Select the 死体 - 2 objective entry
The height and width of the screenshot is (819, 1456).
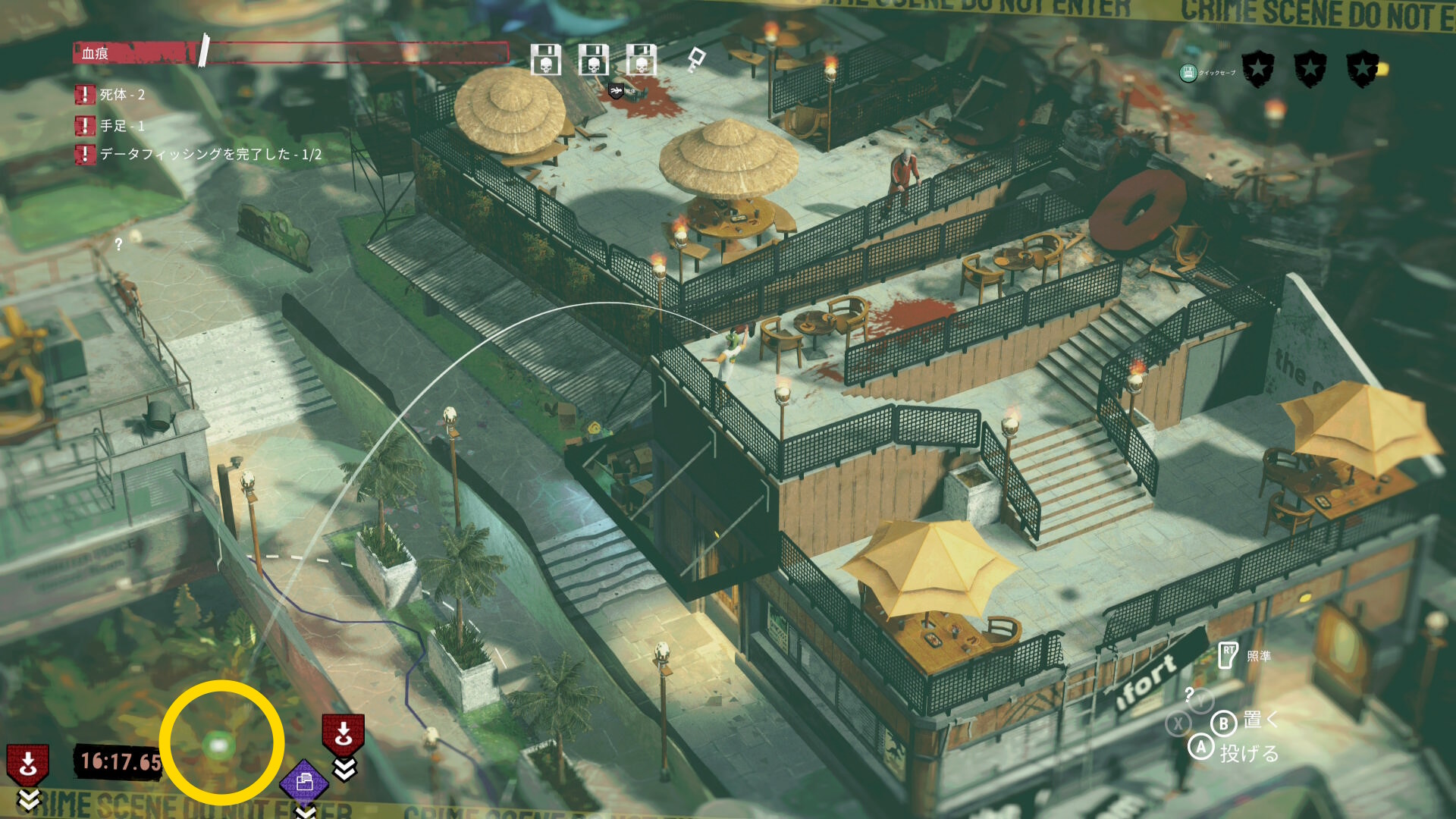click(x=121, y=95)
